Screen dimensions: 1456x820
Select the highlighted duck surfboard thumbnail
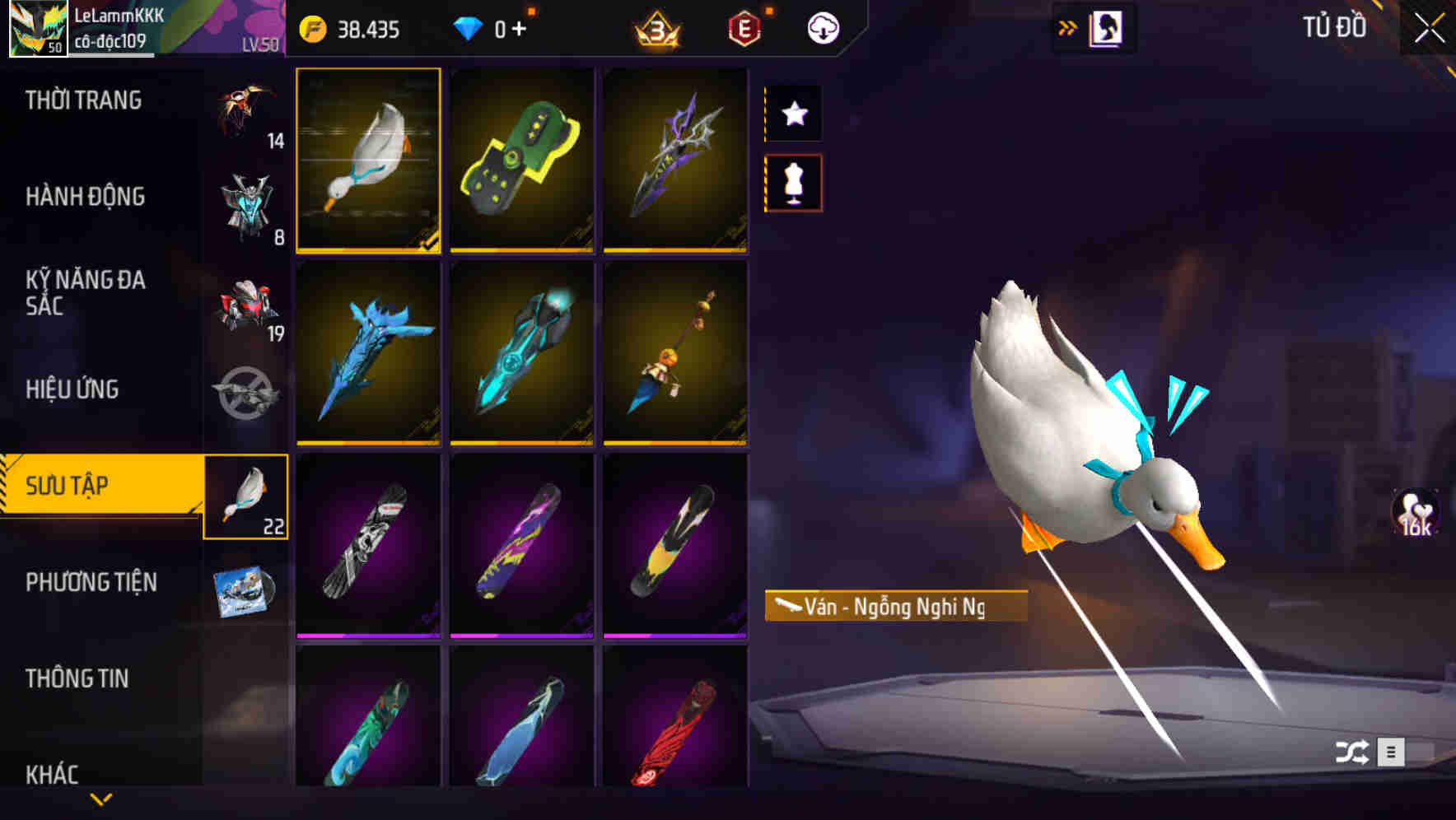pos(369,161)
